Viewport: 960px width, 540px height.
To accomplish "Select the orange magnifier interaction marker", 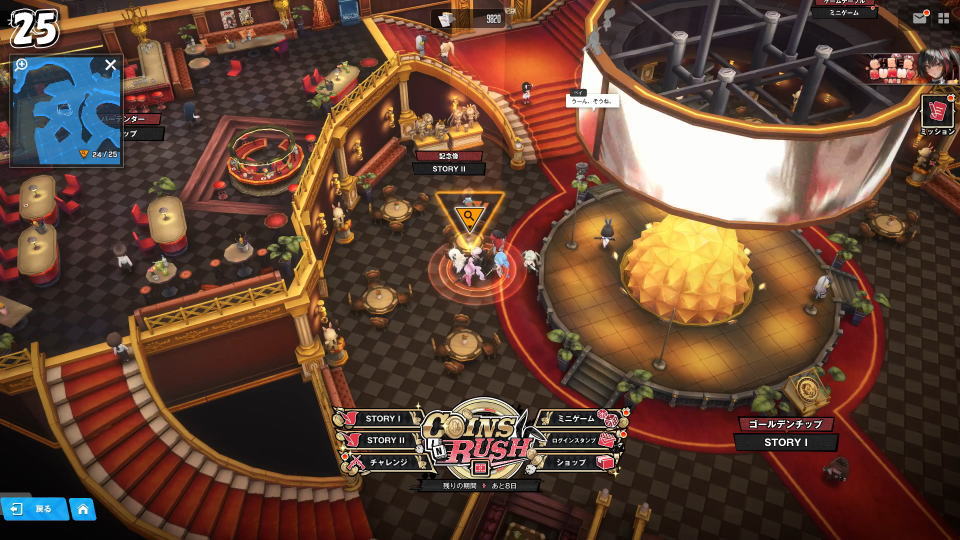I will [466, 214].
